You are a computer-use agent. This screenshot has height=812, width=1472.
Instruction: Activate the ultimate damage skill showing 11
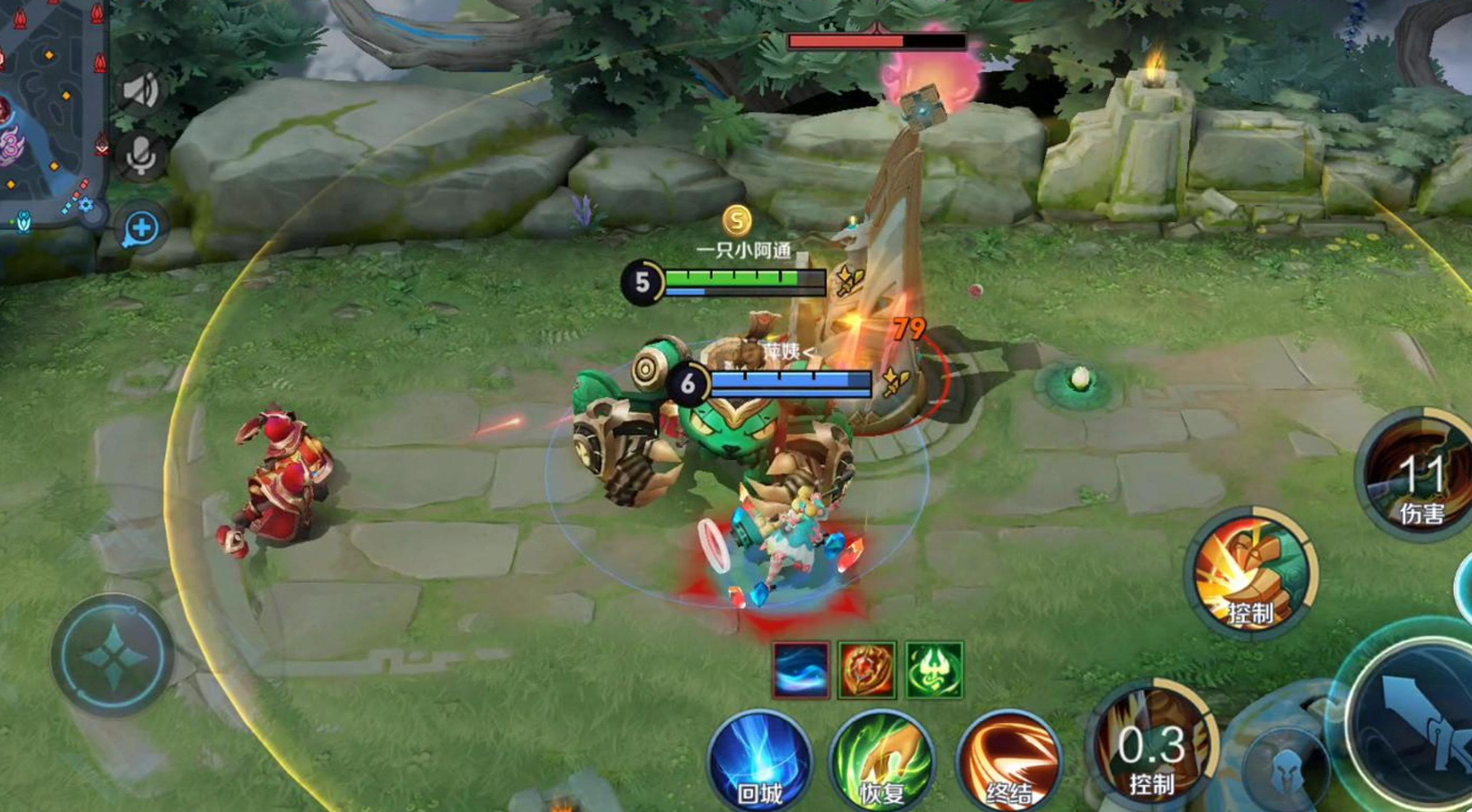(x=1418, y=476)
